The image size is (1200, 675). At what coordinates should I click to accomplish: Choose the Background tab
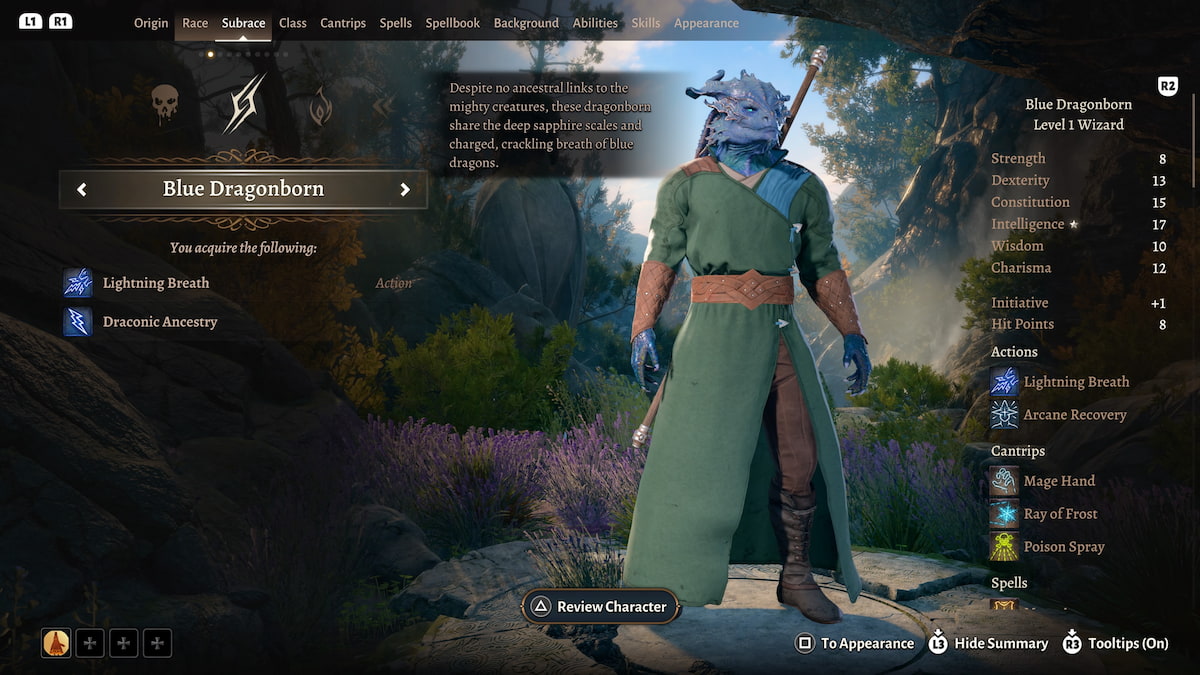coord(526,23)
